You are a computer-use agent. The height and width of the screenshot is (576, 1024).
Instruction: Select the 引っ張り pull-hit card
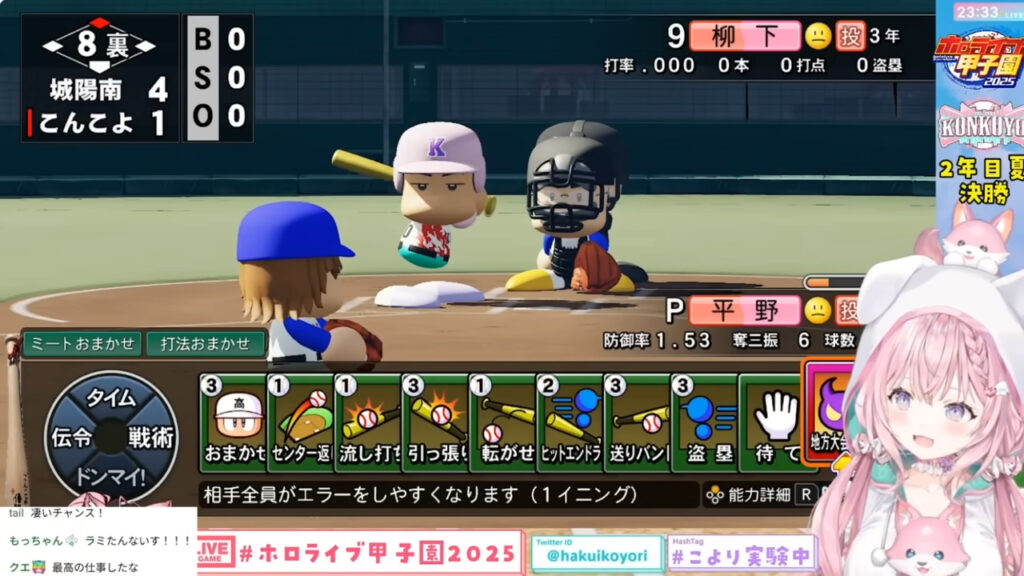point(435,423)
